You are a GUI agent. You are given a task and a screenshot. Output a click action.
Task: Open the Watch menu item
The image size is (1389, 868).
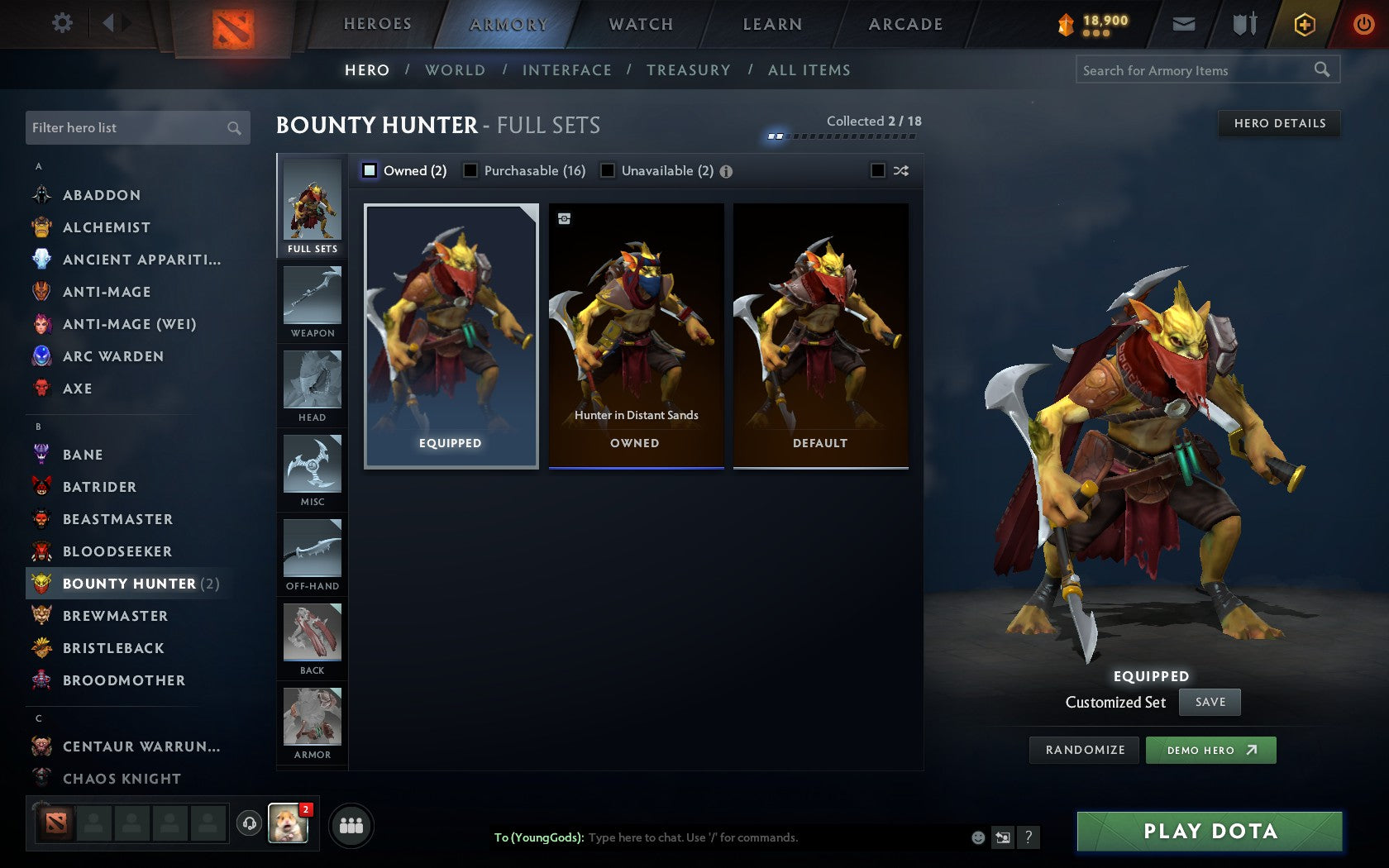[641, 24]
